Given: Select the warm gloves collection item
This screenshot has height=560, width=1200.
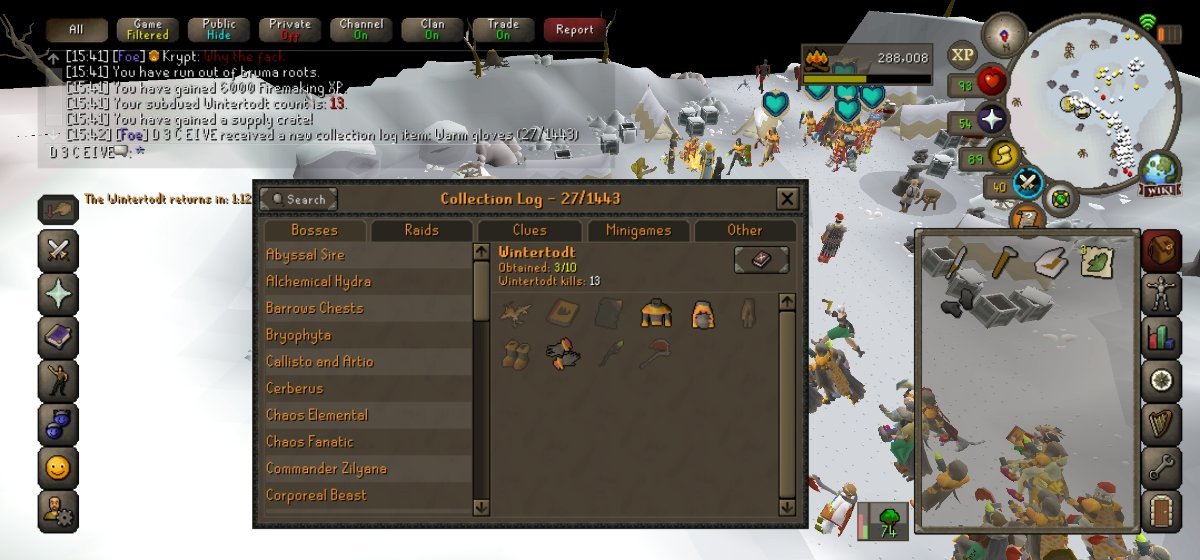Looking at the screenshot, I should (x=562, y=353).
